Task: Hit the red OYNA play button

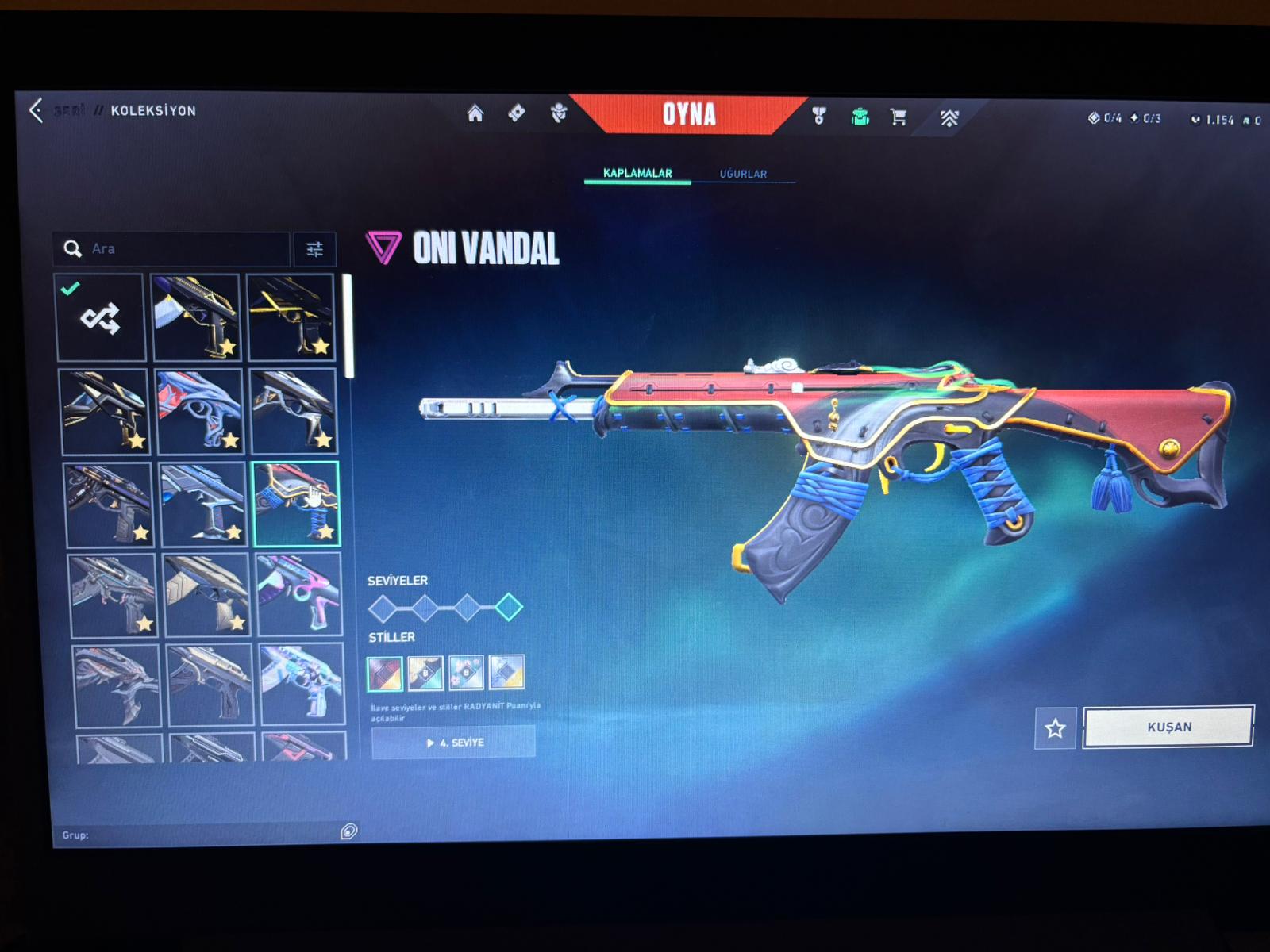Action: (x=689, y=115)
